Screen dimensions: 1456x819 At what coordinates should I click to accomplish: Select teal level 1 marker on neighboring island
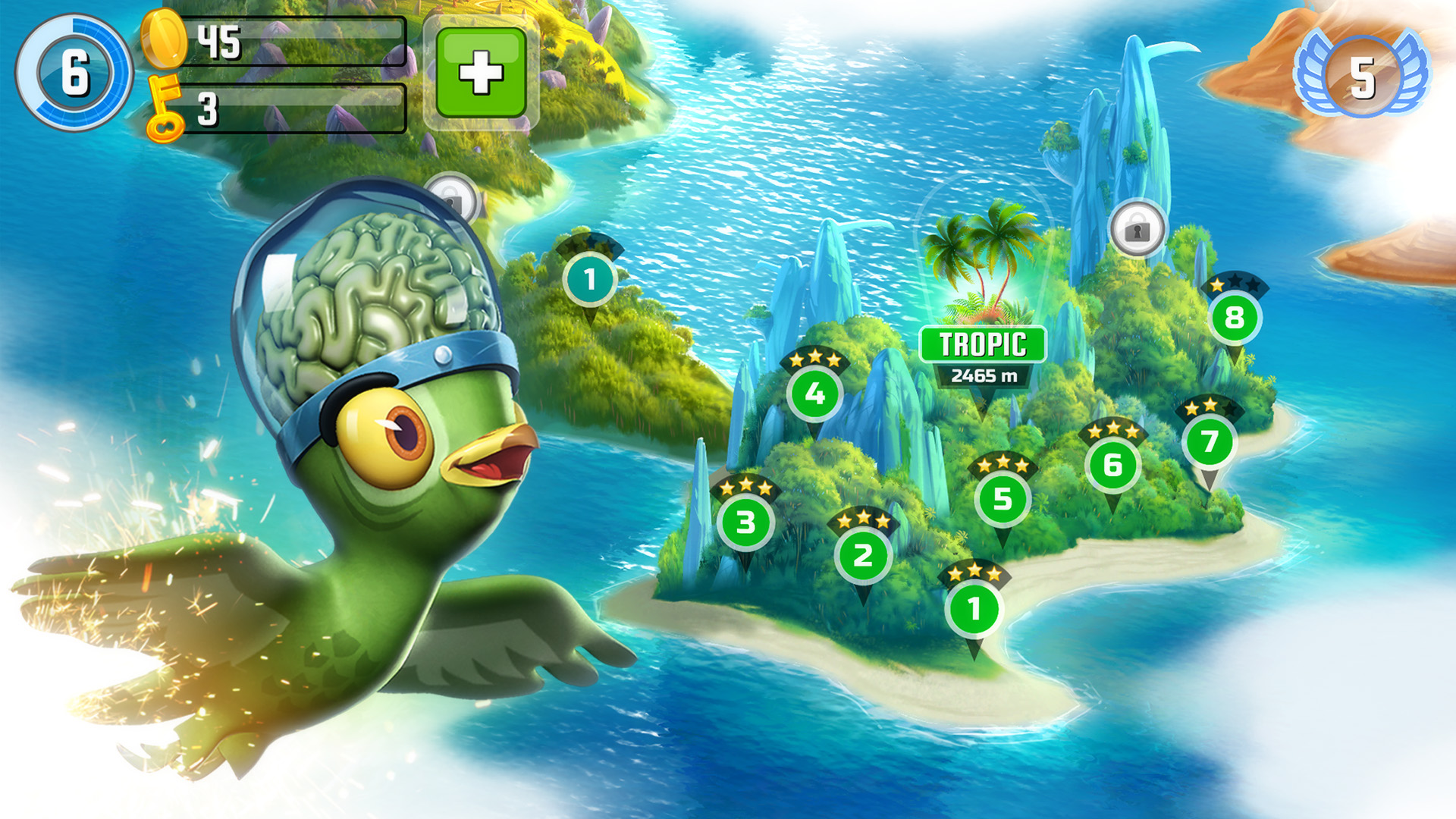click(590, 279)
